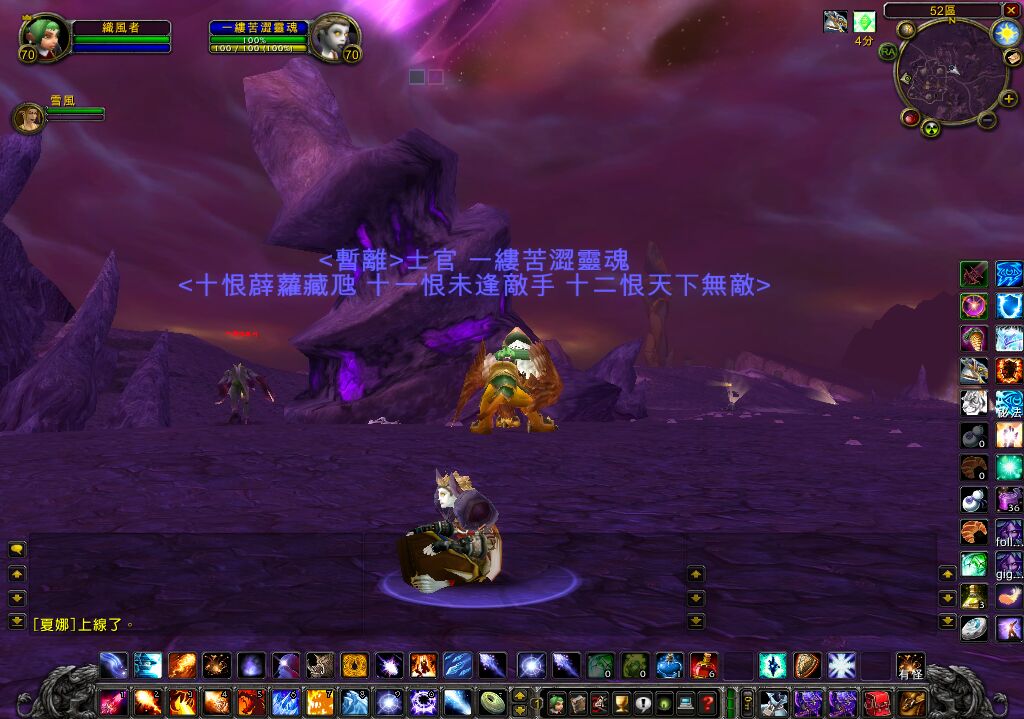Zoom out the minimap with minus button
The width and height of the screenshot is (1024, 719).
click(x=985, y=120)
